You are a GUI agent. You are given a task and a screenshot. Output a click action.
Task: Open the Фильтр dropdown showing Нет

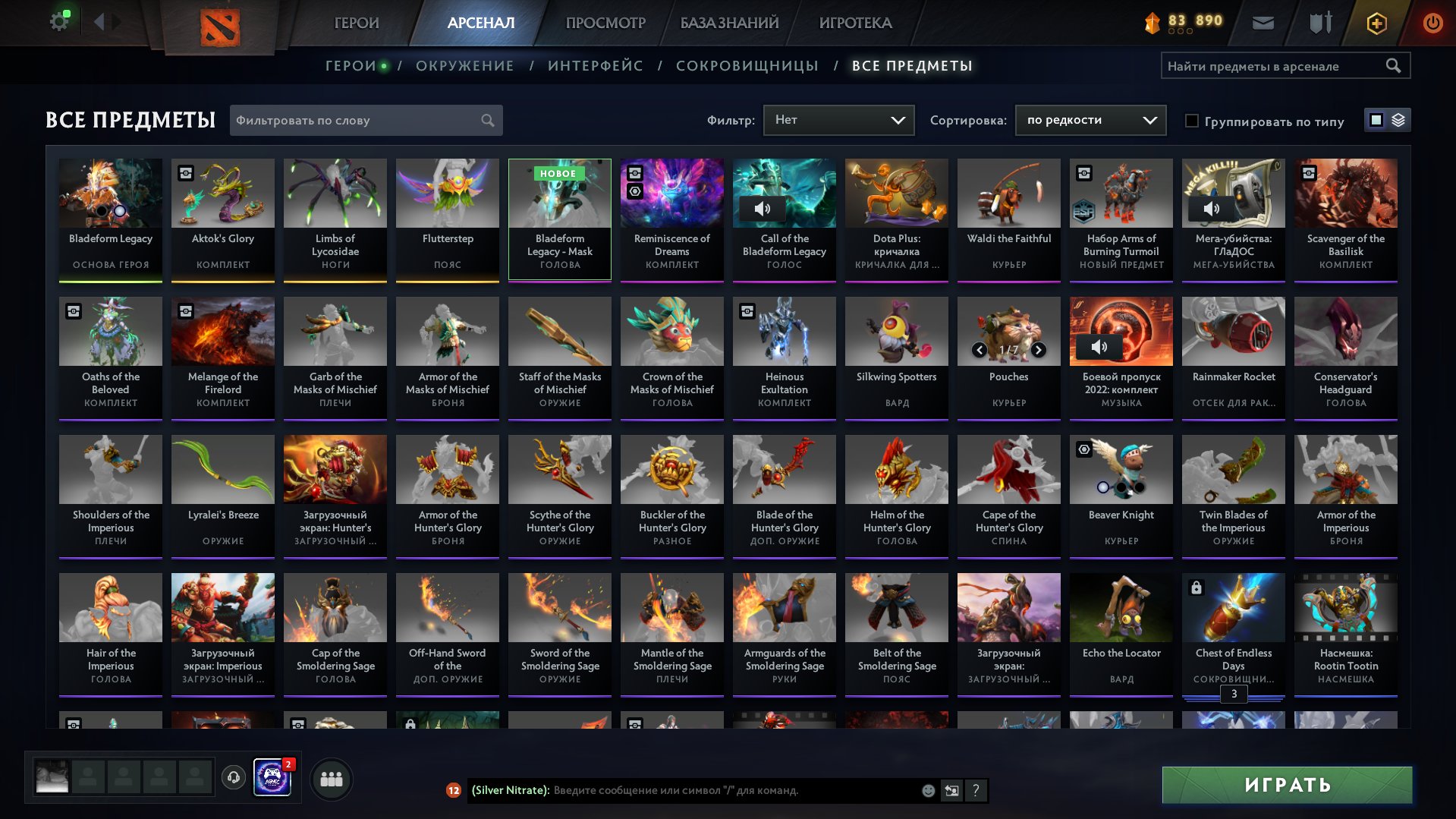pos(838,119)
